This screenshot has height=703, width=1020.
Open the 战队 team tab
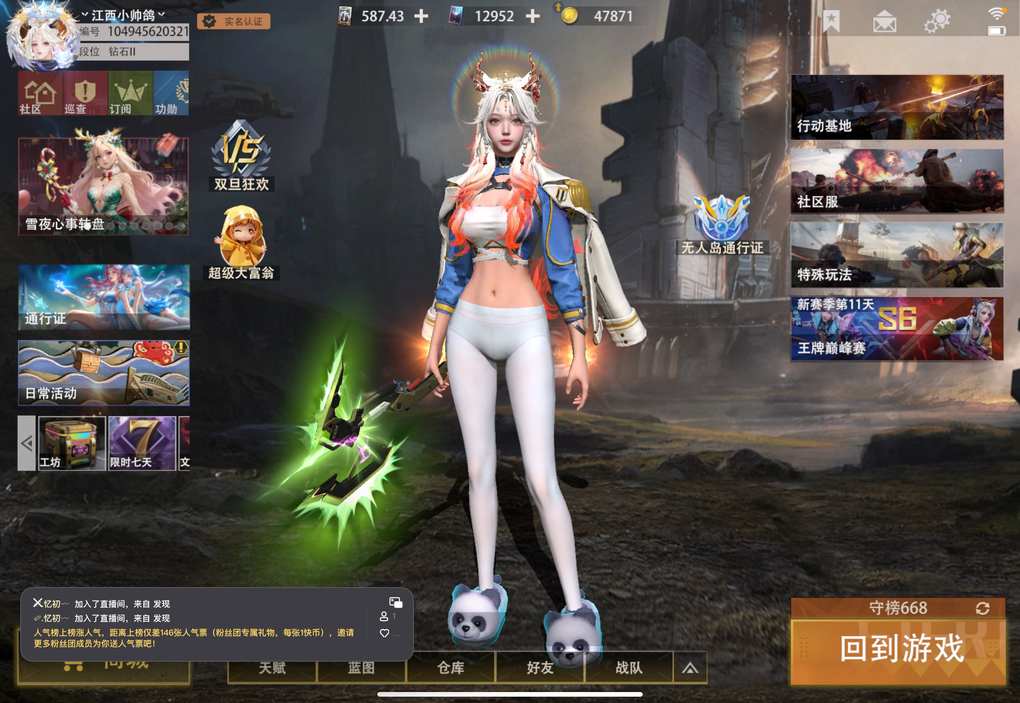[x=629, y=668]
